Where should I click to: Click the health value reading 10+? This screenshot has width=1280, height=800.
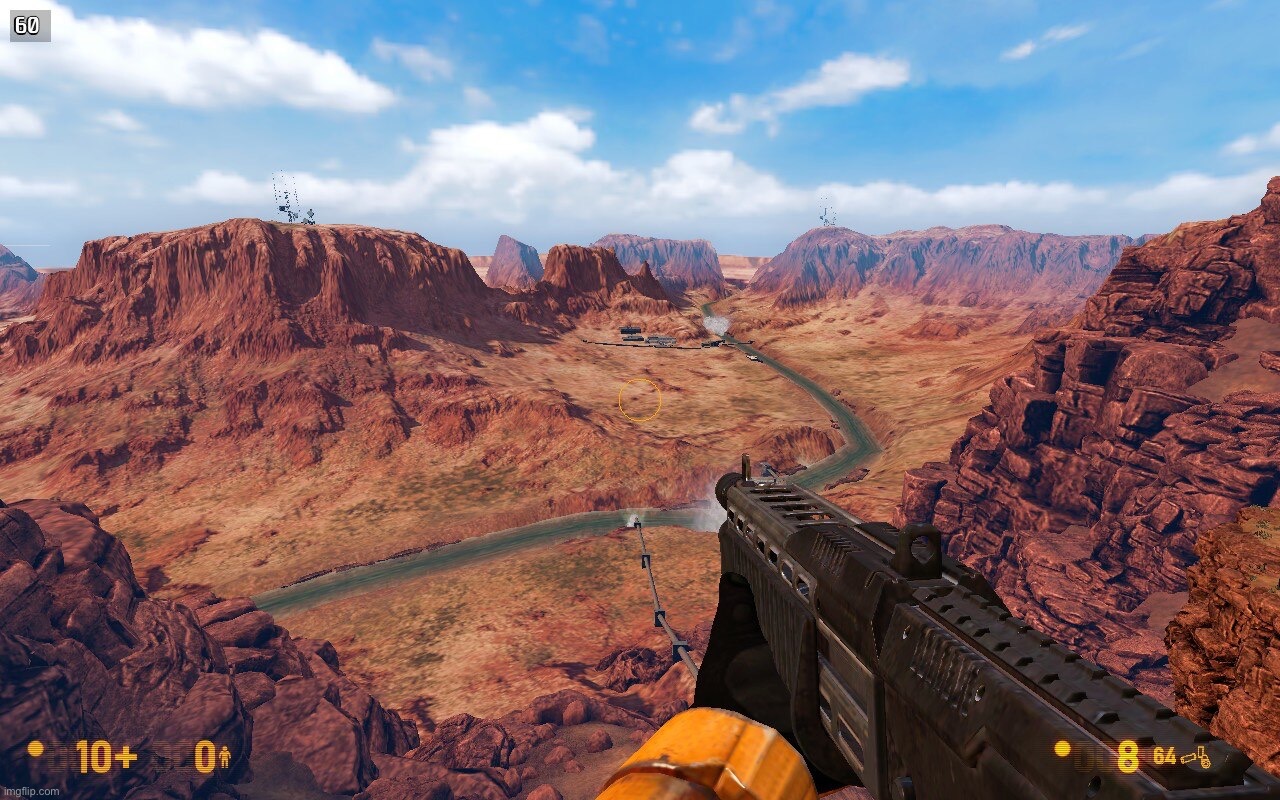tap(105, 756)
